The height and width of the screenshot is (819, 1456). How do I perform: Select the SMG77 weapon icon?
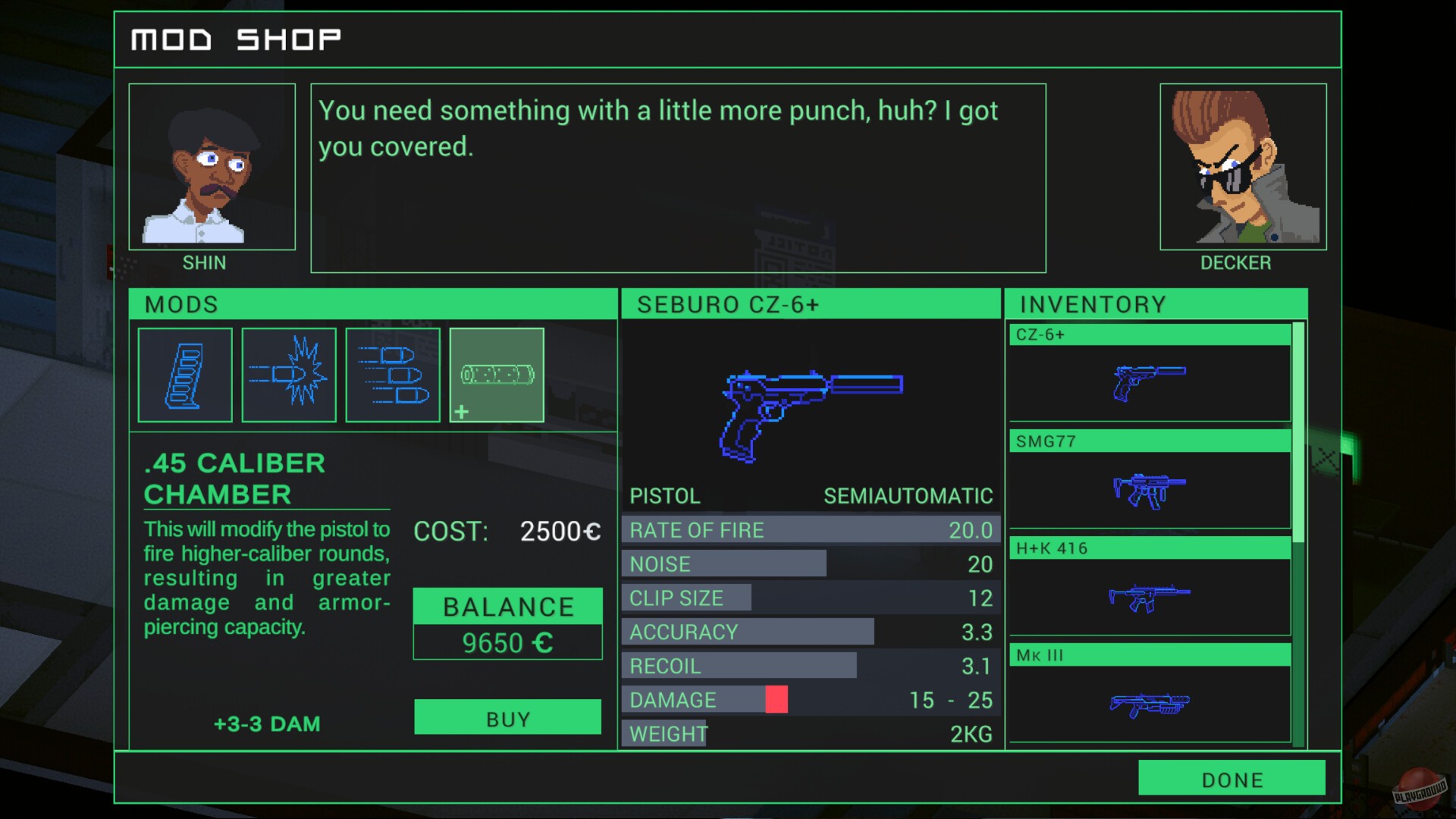[1147, 493]
